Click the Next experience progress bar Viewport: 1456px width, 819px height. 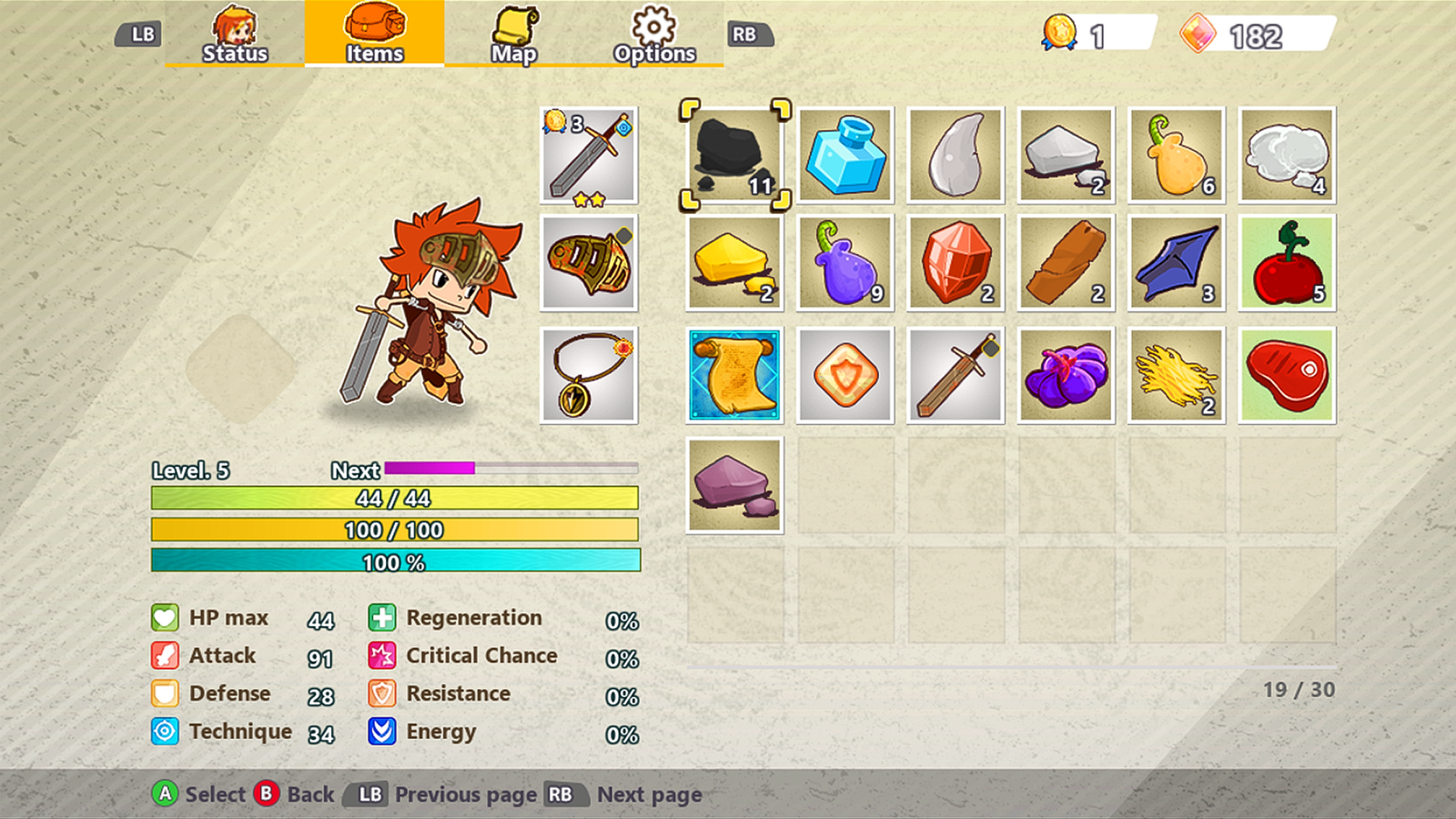point(510,470)
